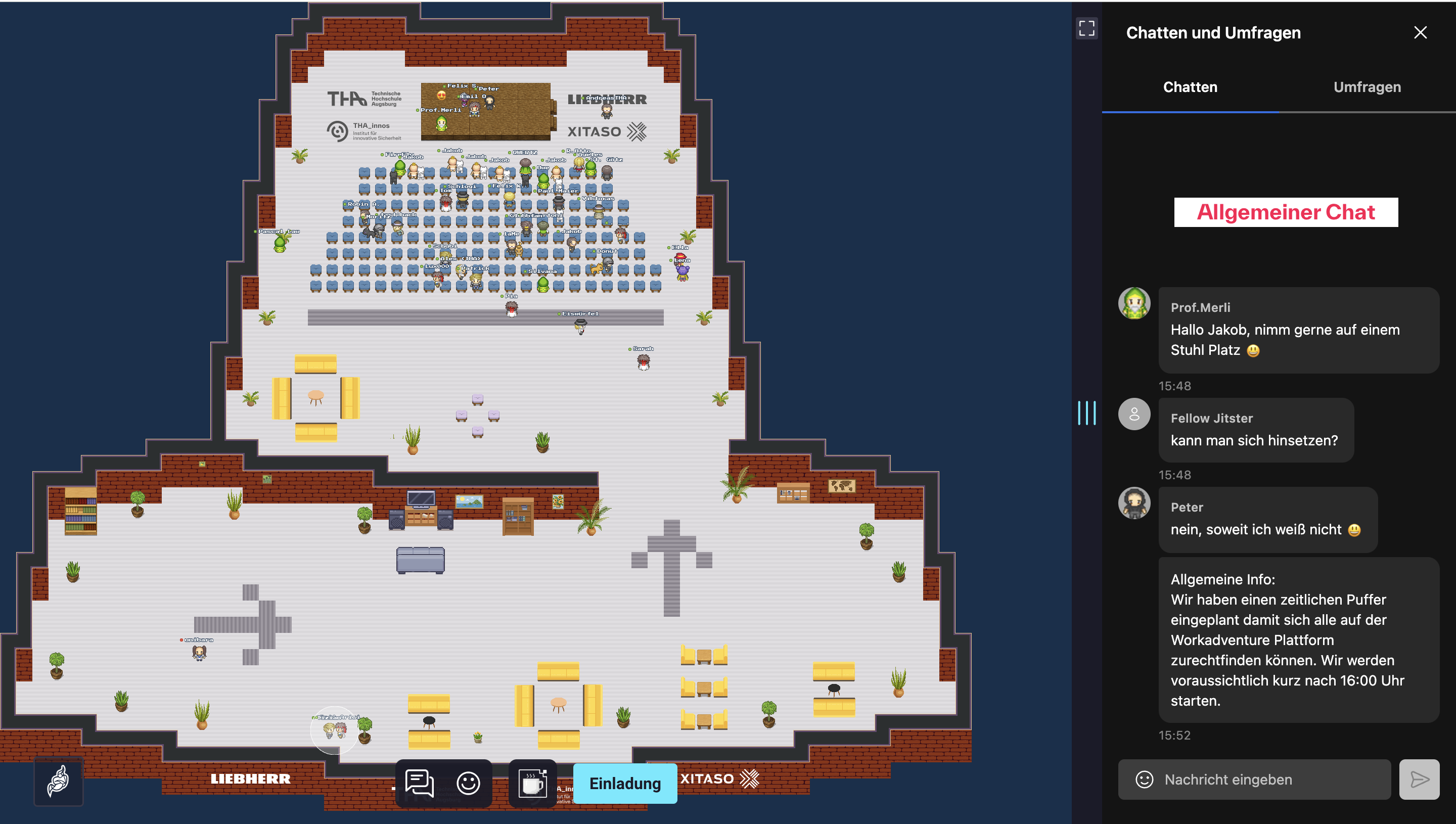Screen dimensions: 1456x824
Task: Open the smiley emote menu in the bottom bar
Action: (x=468, y=783)
